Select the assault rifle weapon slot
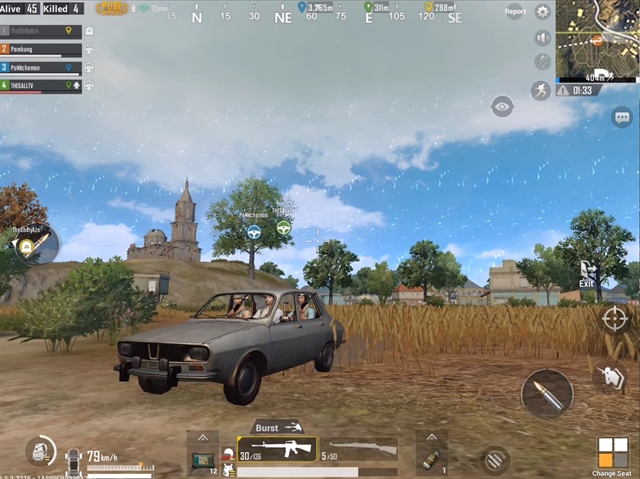The image size is (640, 479). pos(276,449)
